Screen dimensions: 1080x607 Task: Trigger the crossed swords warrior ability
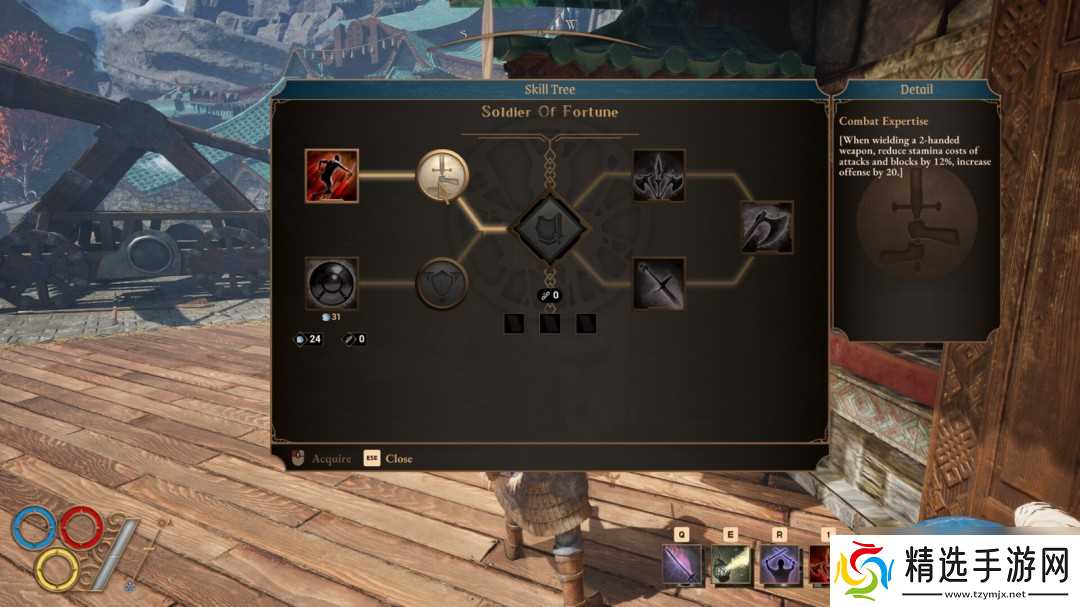tap(780, 566)
